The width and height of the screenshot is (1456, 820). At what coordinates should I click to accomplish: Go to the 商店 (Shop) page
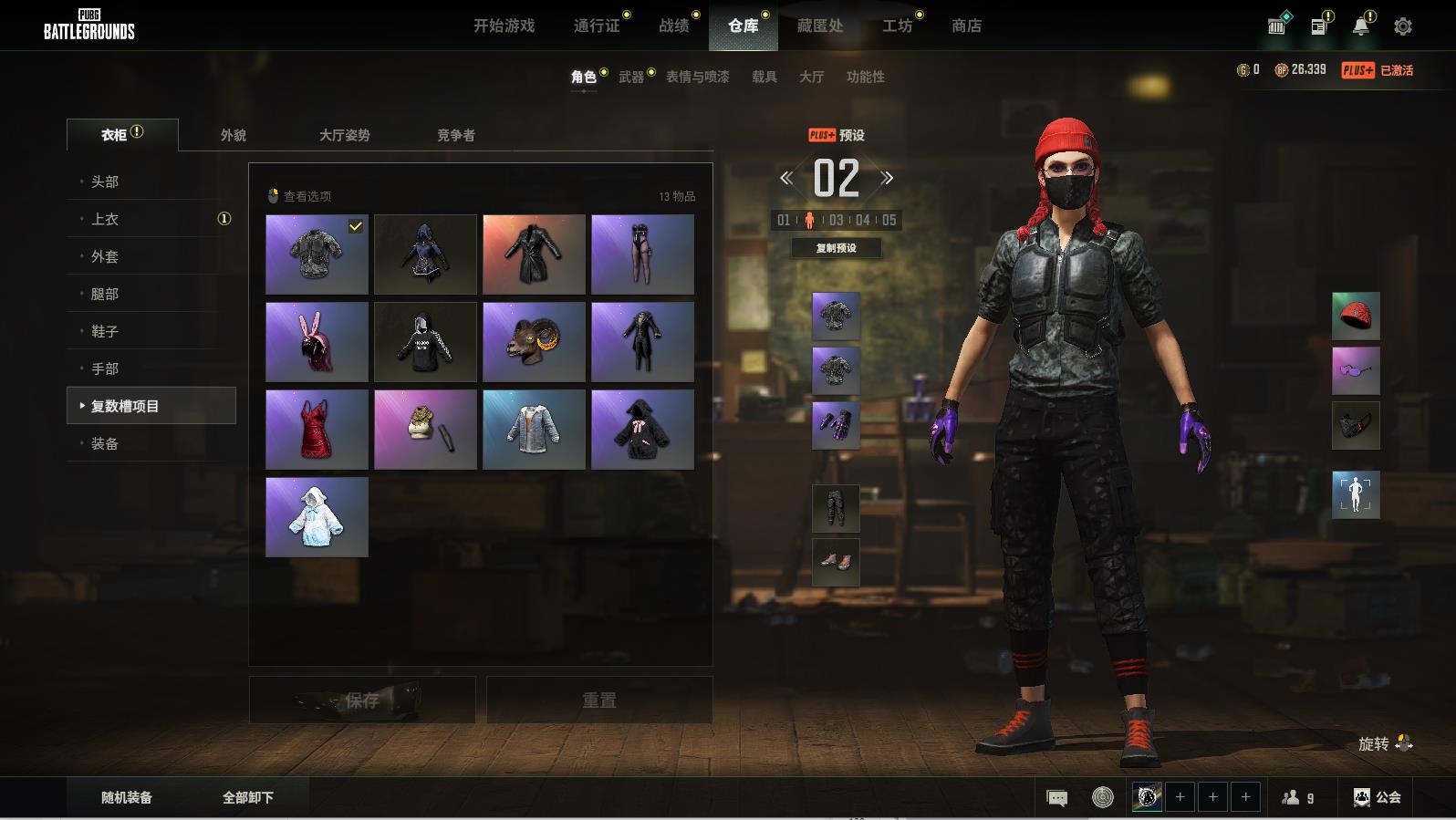pos(966,26)
